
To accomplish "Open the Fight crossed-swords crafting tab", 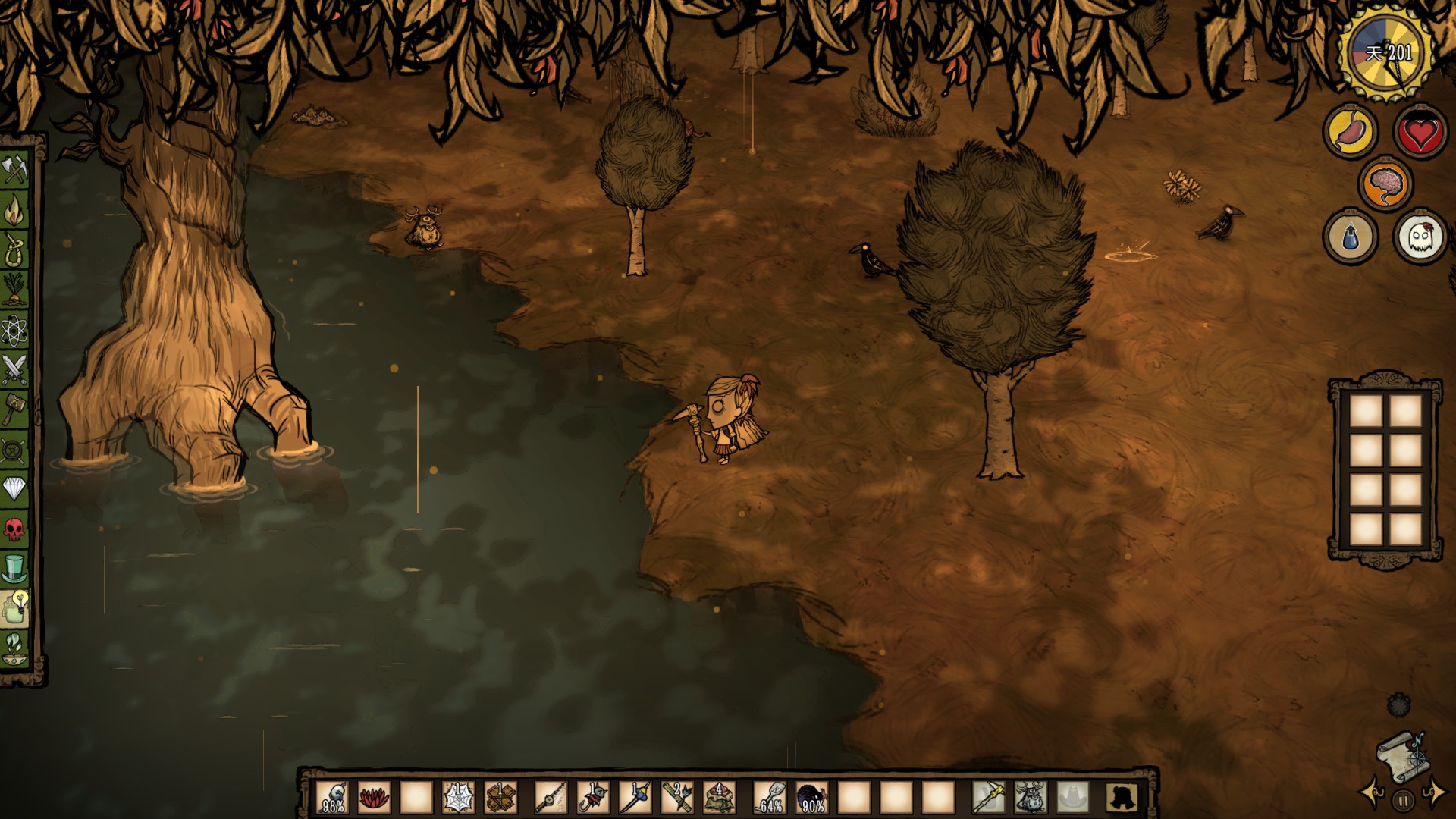I will point(14,369).
